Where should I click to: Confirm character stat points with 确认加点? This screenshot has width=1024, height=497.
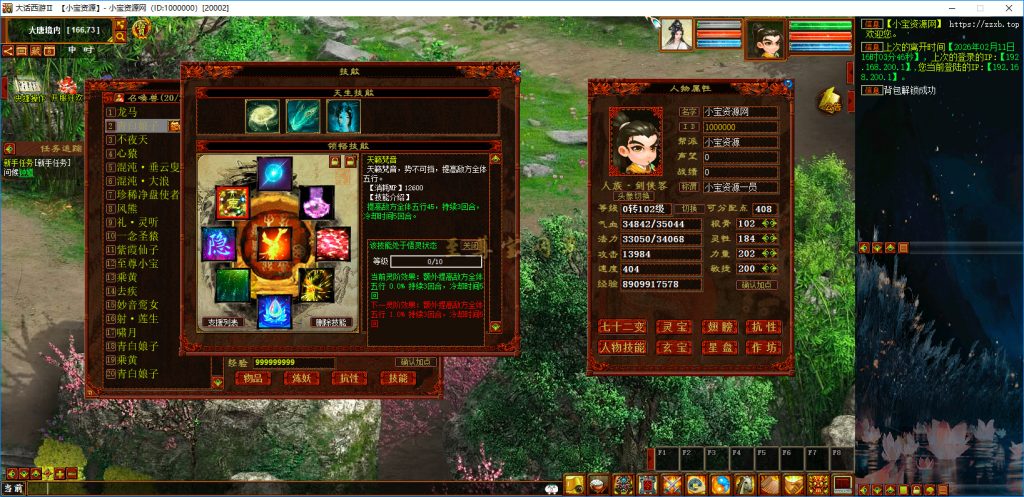pyautogui.click(x=759, y=285)
